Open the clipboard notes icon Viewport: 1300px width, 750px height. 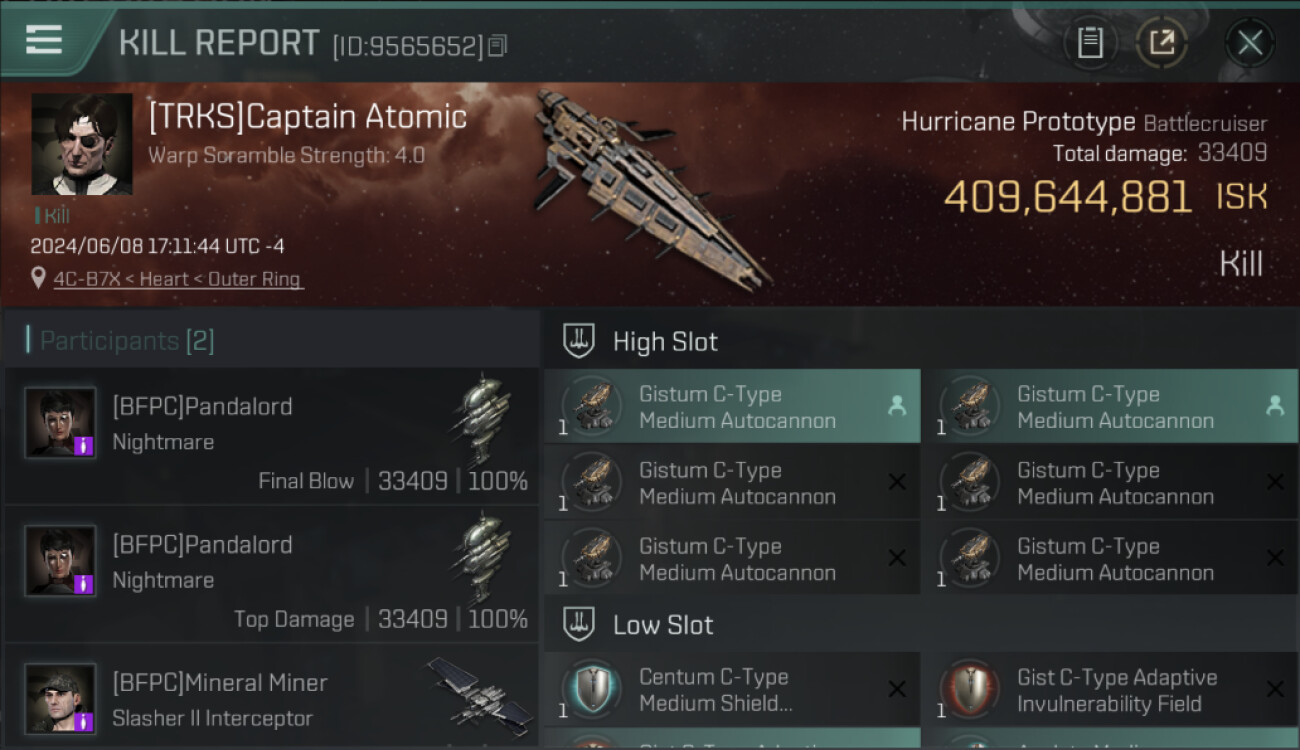(x=1090, y=42)
